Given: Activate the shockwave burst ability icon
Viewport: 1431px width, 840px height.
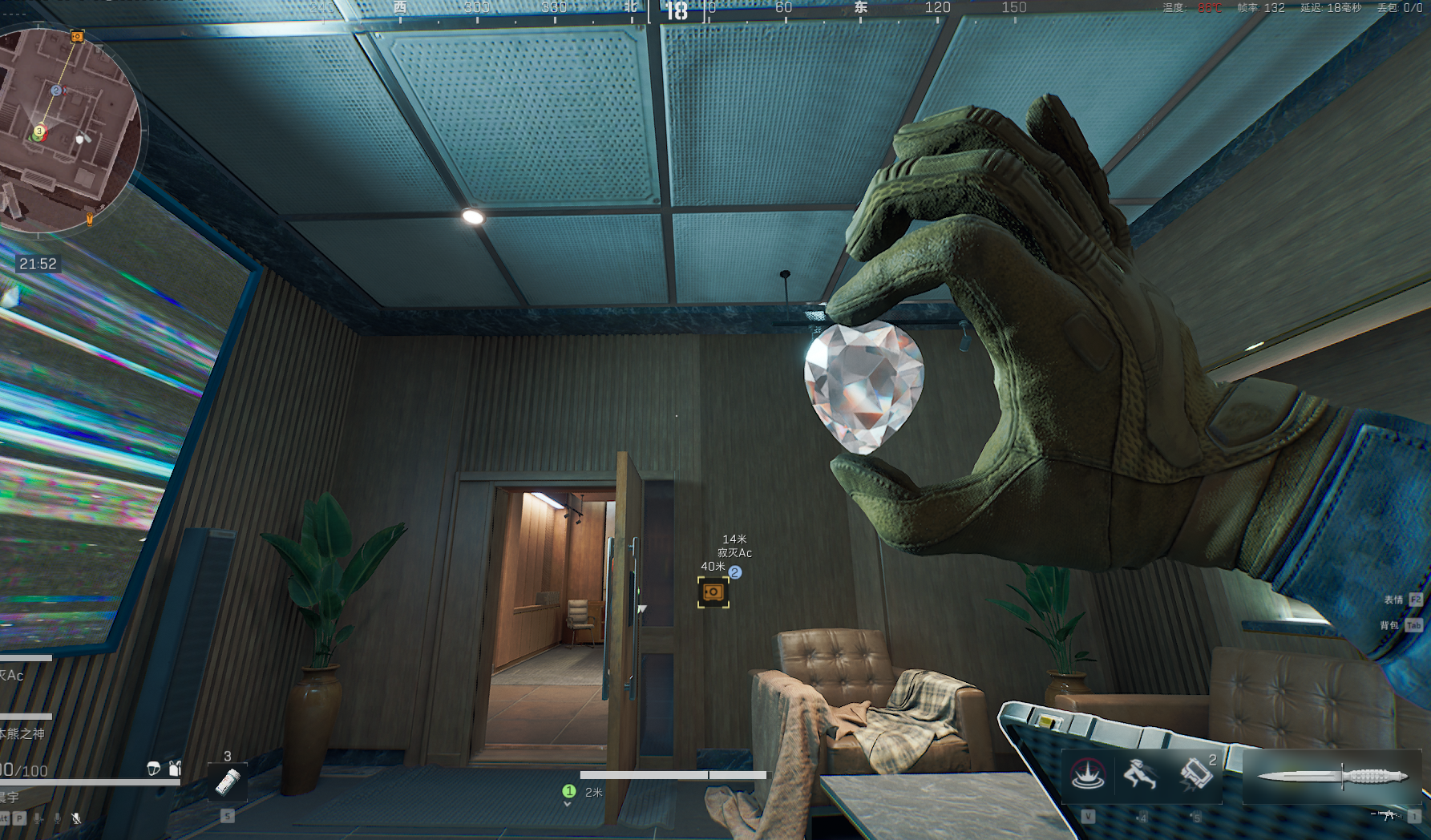Looking at the screenshot, I should tap(1088, 775).
